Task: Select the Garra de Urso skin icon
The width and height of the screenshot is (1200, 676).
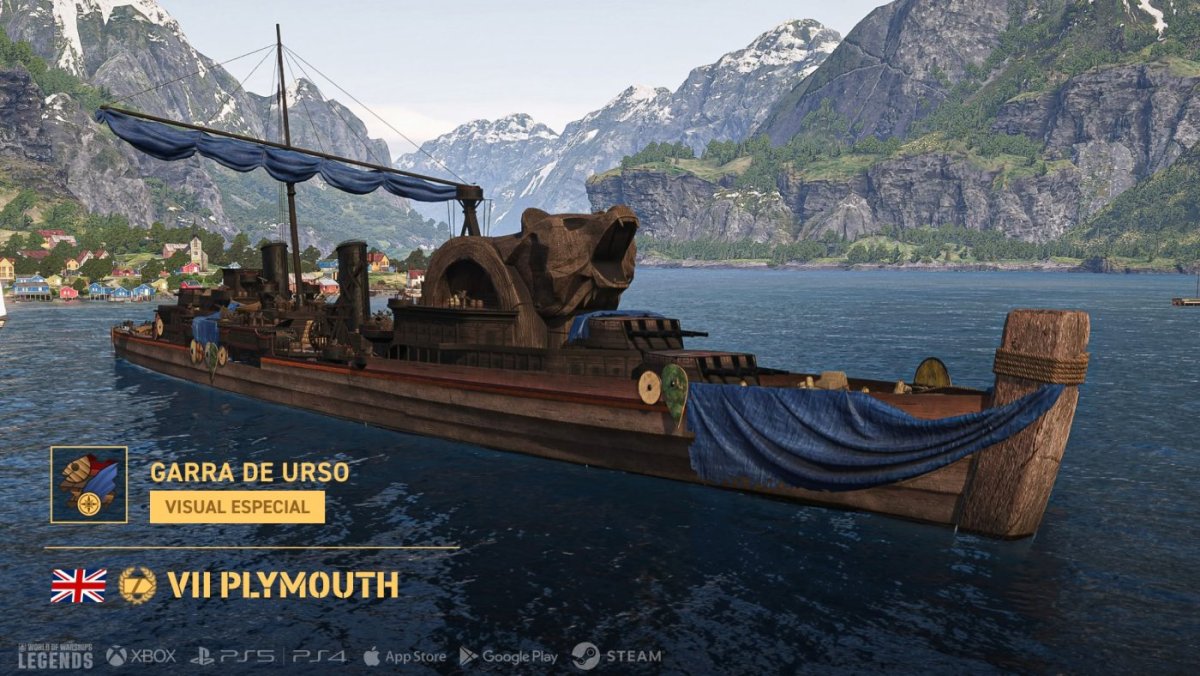Action: 89,484
